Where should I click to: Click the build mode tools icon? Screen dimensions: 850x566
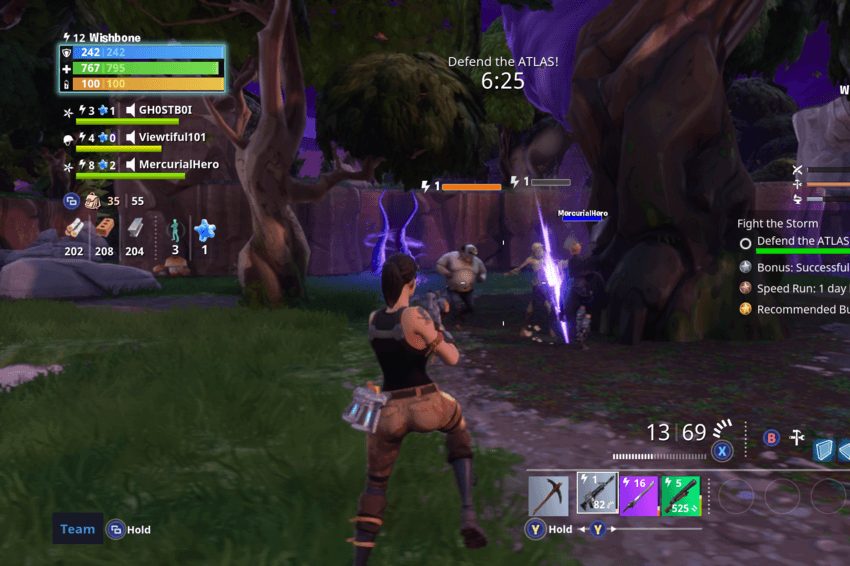tap(797, 437)
